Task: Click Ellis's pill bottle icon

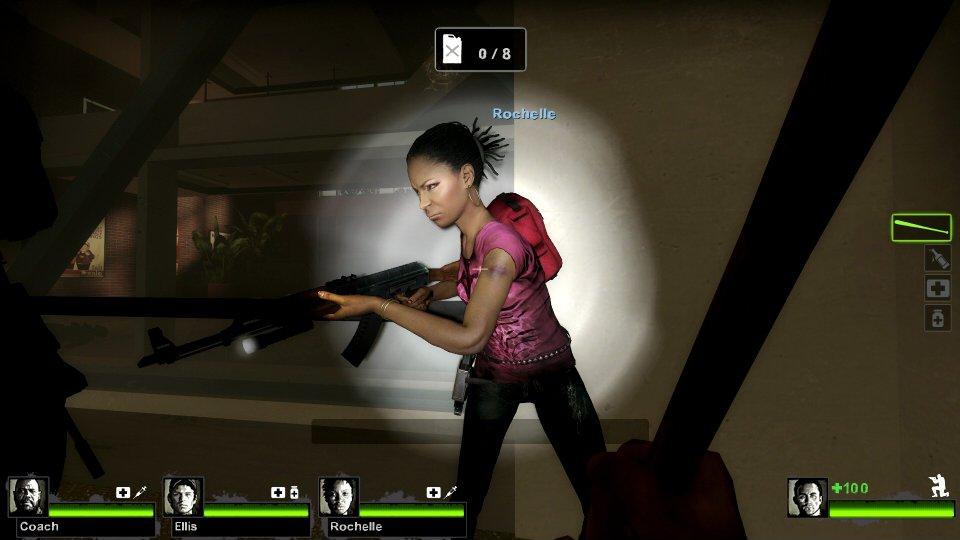Action: (295, 492)
